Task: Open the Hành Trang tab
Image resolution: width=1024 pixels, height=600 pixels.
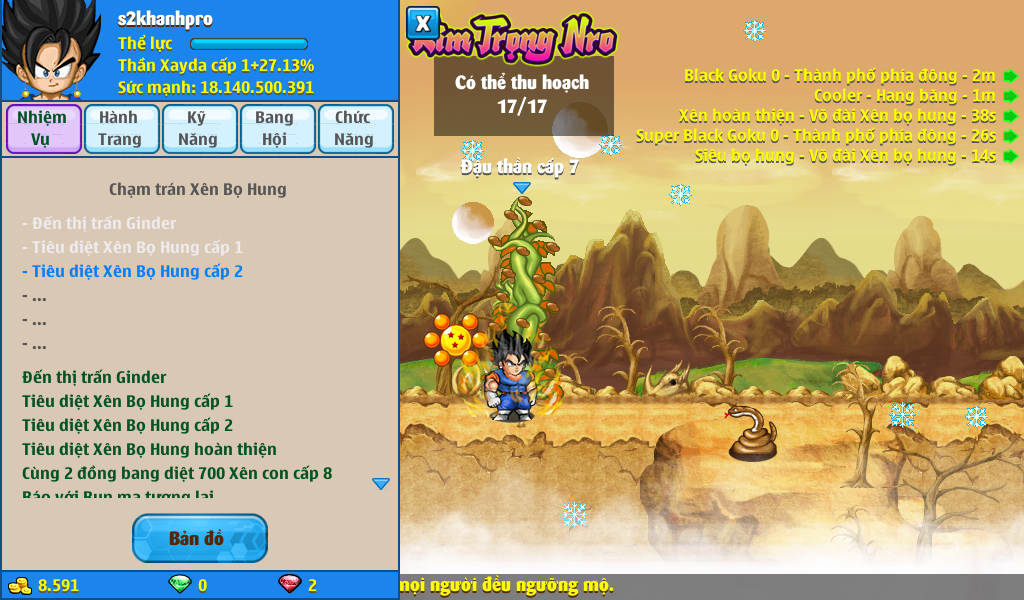Action: (x=120, y=129)
